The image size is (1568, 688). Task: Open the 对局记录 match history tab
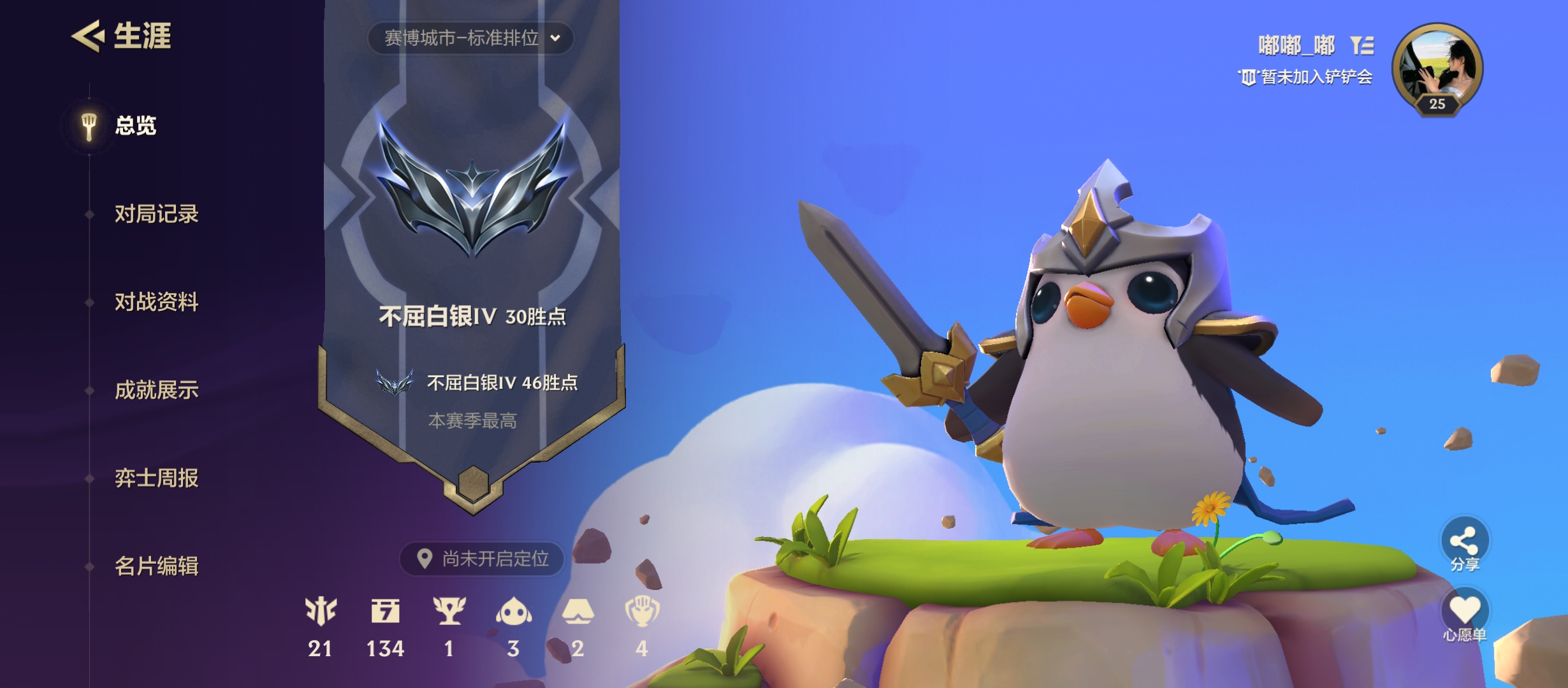click(x=156, y=214)
